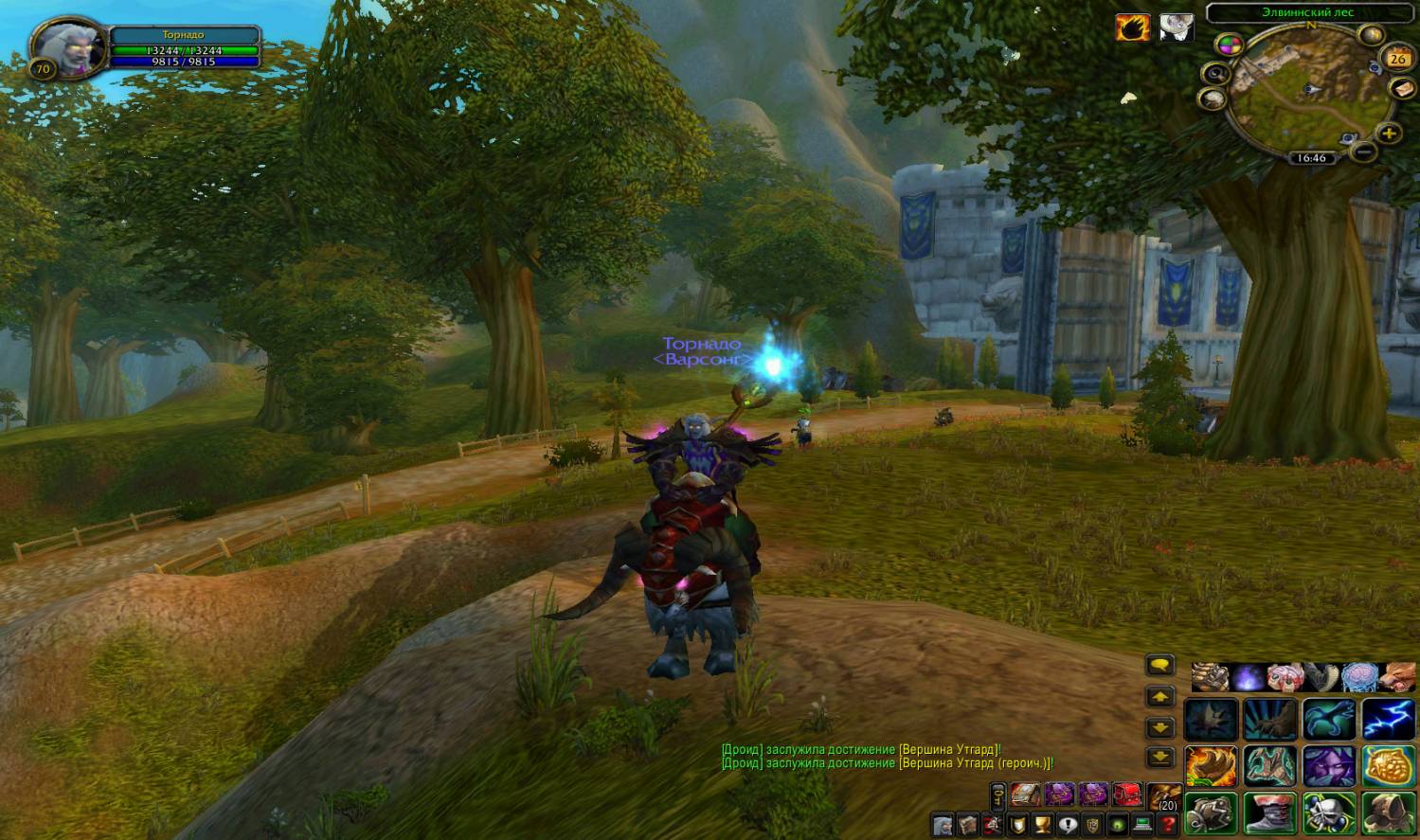Zoom out the minimap with minus button
The width and height of the screenshot is (1420, 840).
(1364, 151)
